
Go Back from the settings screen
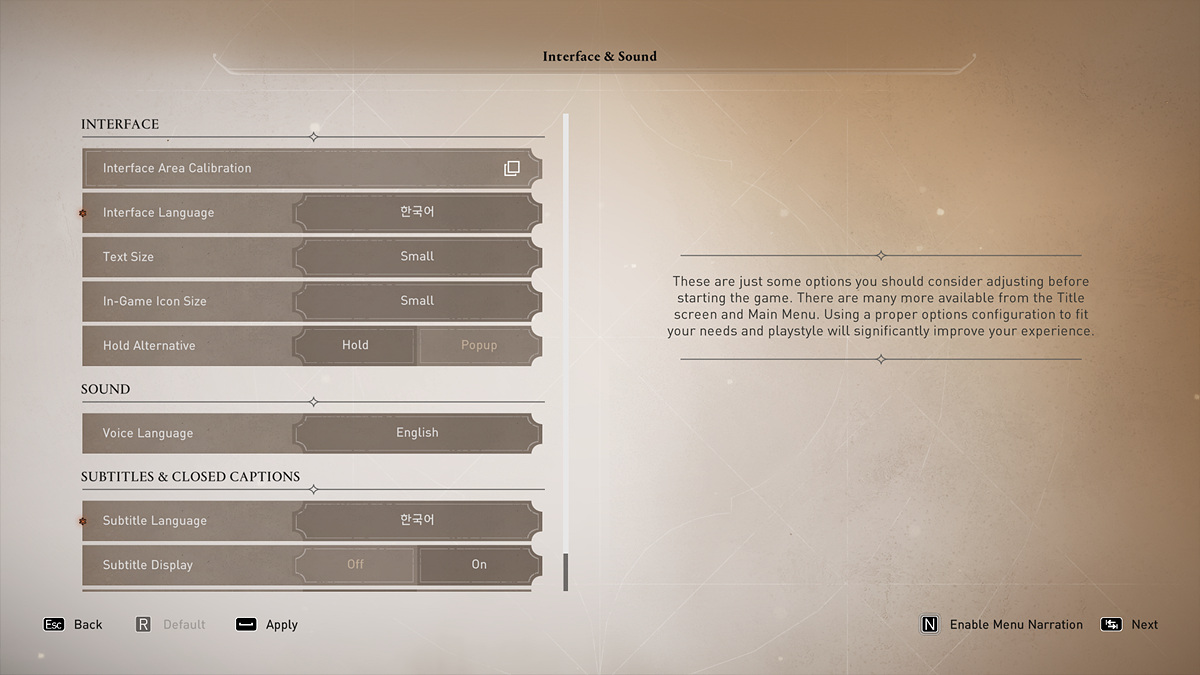[73, 625]
